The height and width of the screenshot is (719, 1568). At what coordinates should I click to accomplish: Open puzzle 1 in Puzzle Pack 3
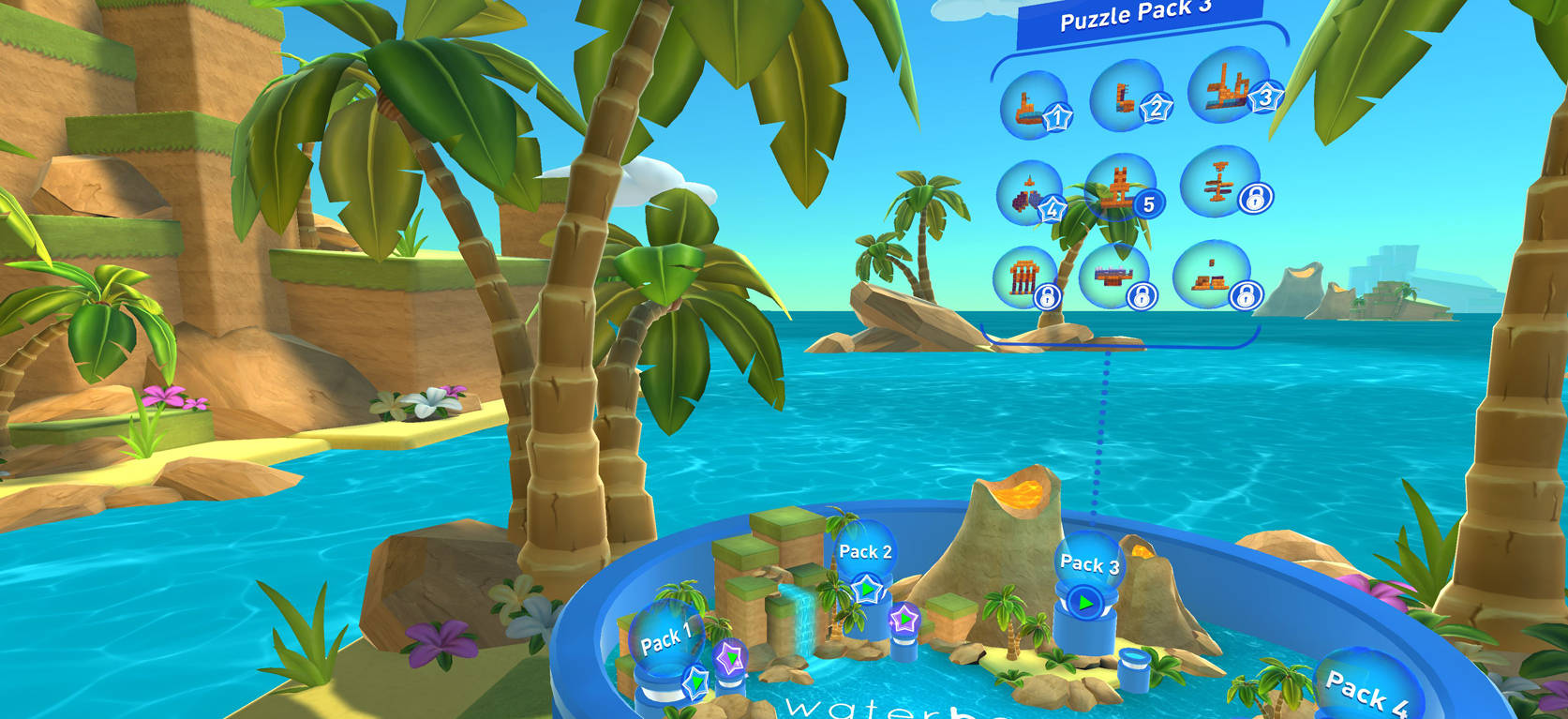[1034, 104]
